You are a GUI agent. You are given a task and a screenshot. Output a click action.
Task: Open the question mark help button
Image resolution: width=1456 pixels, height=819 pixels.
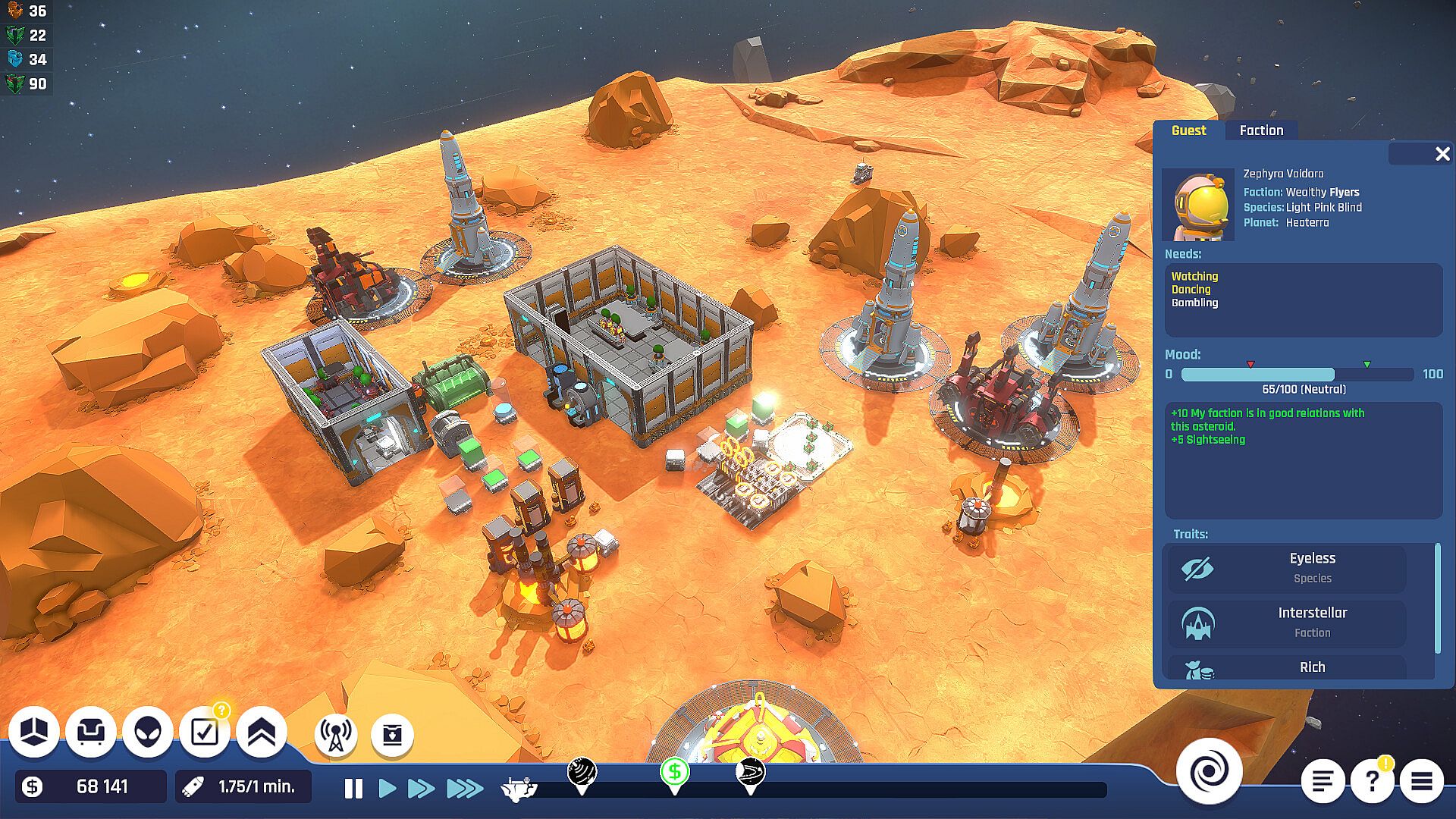[1372, 781]
